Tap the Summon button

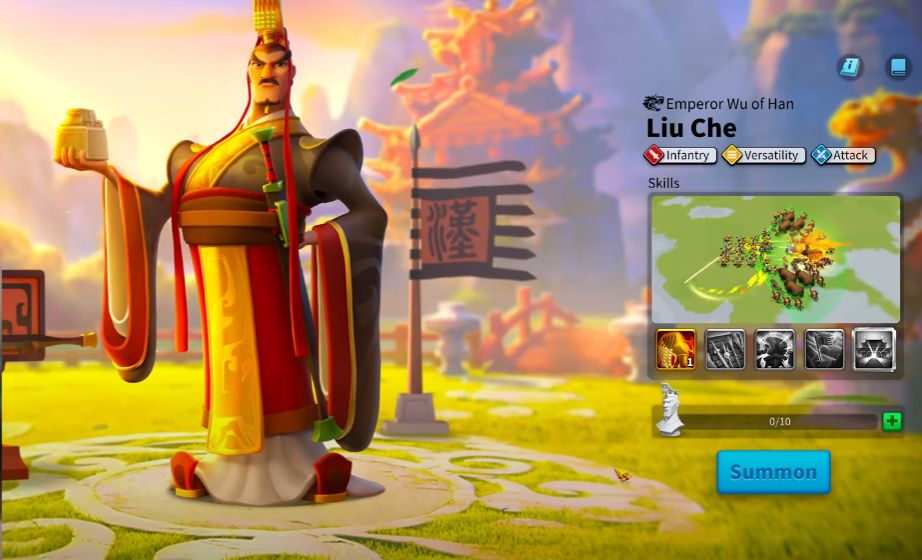[x=773, y=472]
